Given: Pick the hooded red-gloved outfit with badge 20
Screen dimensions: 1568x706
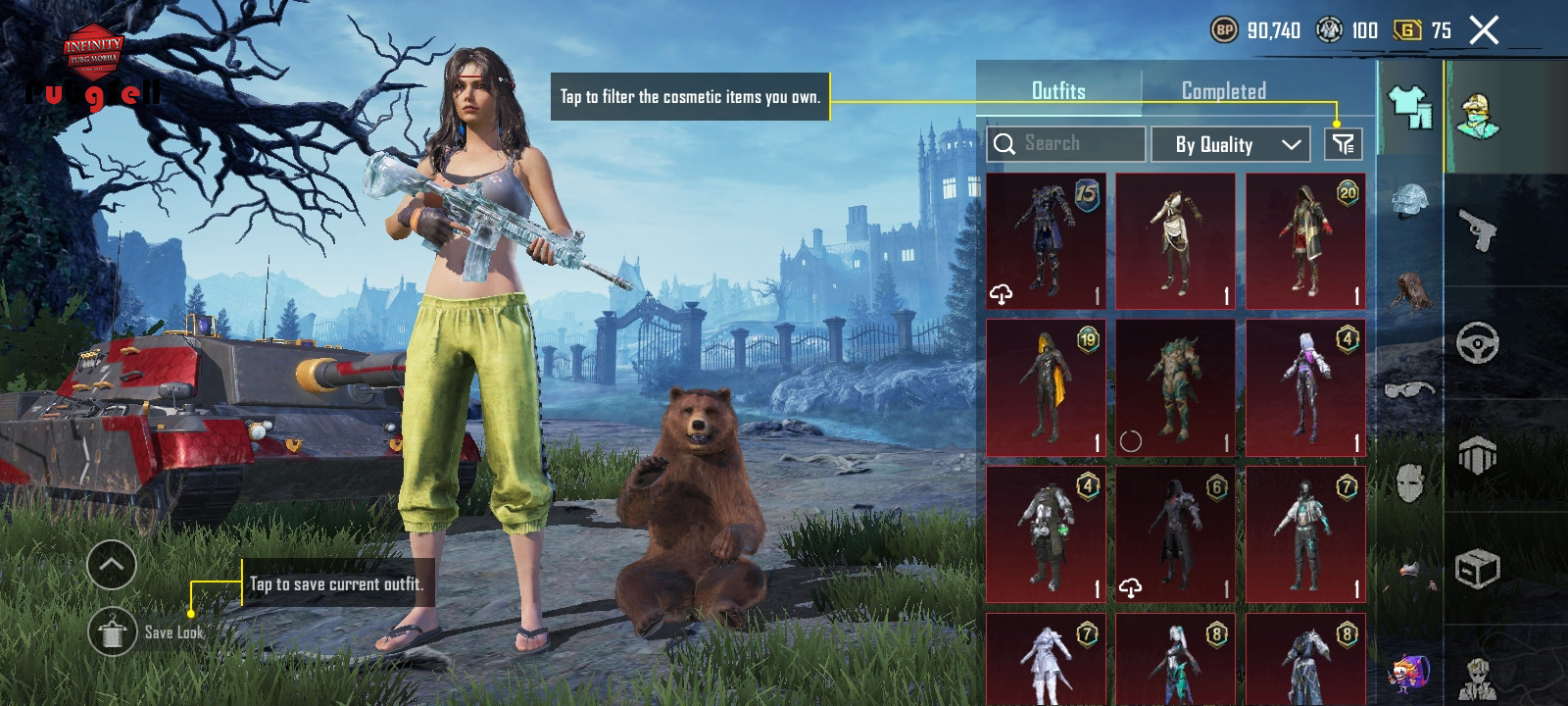Looking at the screenshot, I should click(x=1305, y=241).
